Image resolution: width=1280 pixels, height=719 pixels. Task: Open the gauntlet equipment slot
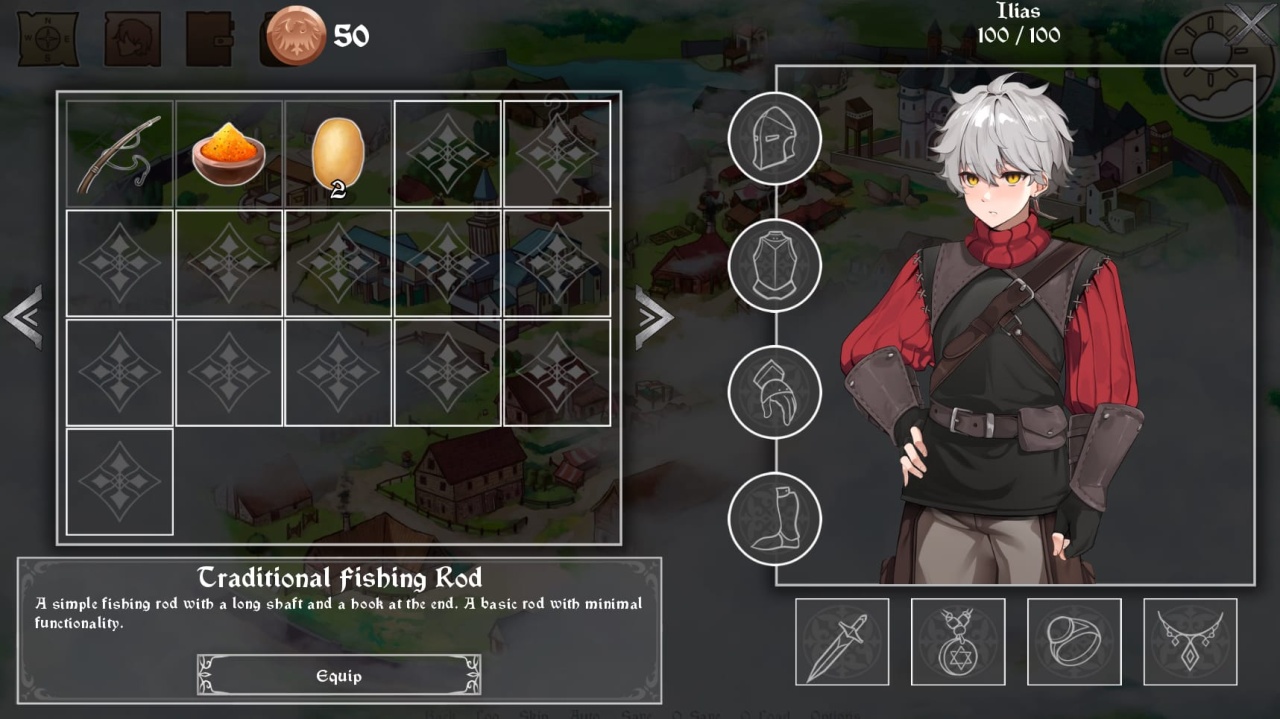(774, 392)
